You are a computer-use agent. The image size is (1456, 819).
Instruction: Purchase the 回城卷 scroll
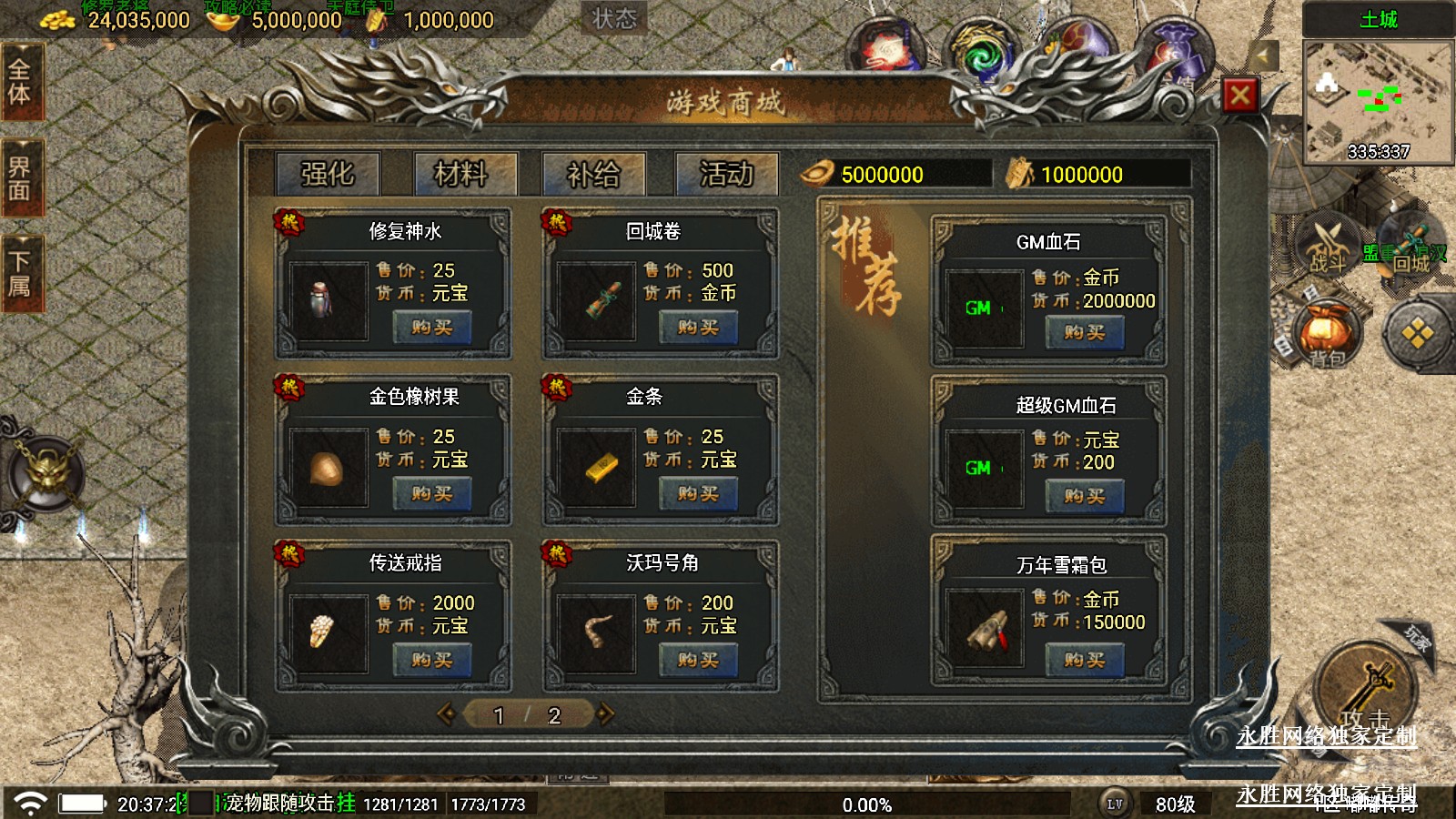click(698, 328)
